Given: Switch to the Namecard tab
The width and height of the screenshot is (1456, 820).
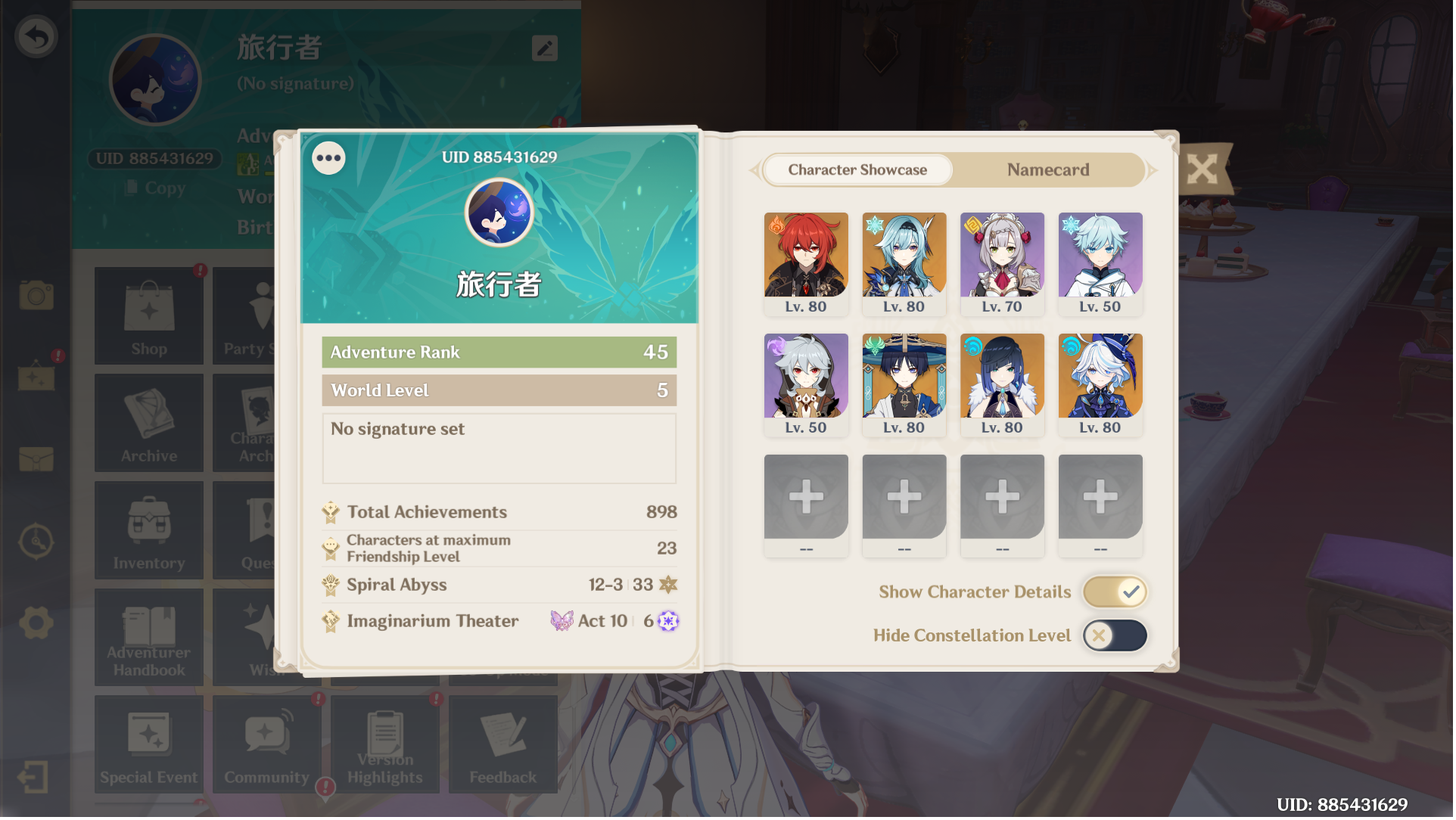Looking at the screenshot, I should click(1048, 169).
